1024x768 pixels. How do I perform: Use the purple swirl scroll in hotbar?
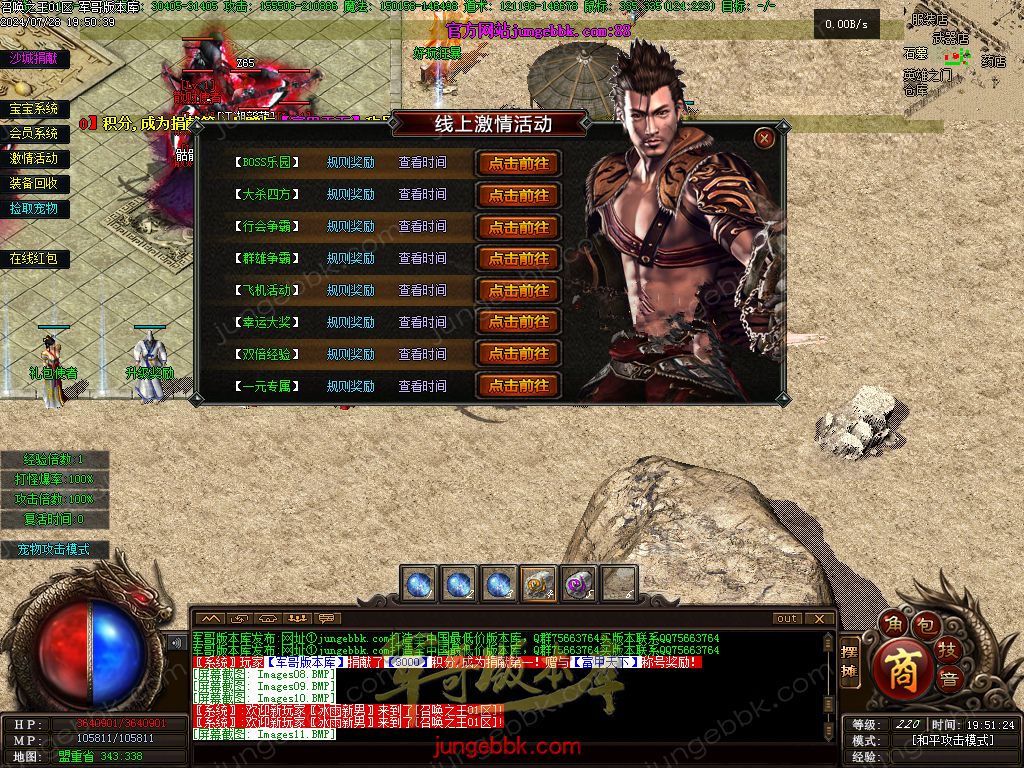coord(577,584)
